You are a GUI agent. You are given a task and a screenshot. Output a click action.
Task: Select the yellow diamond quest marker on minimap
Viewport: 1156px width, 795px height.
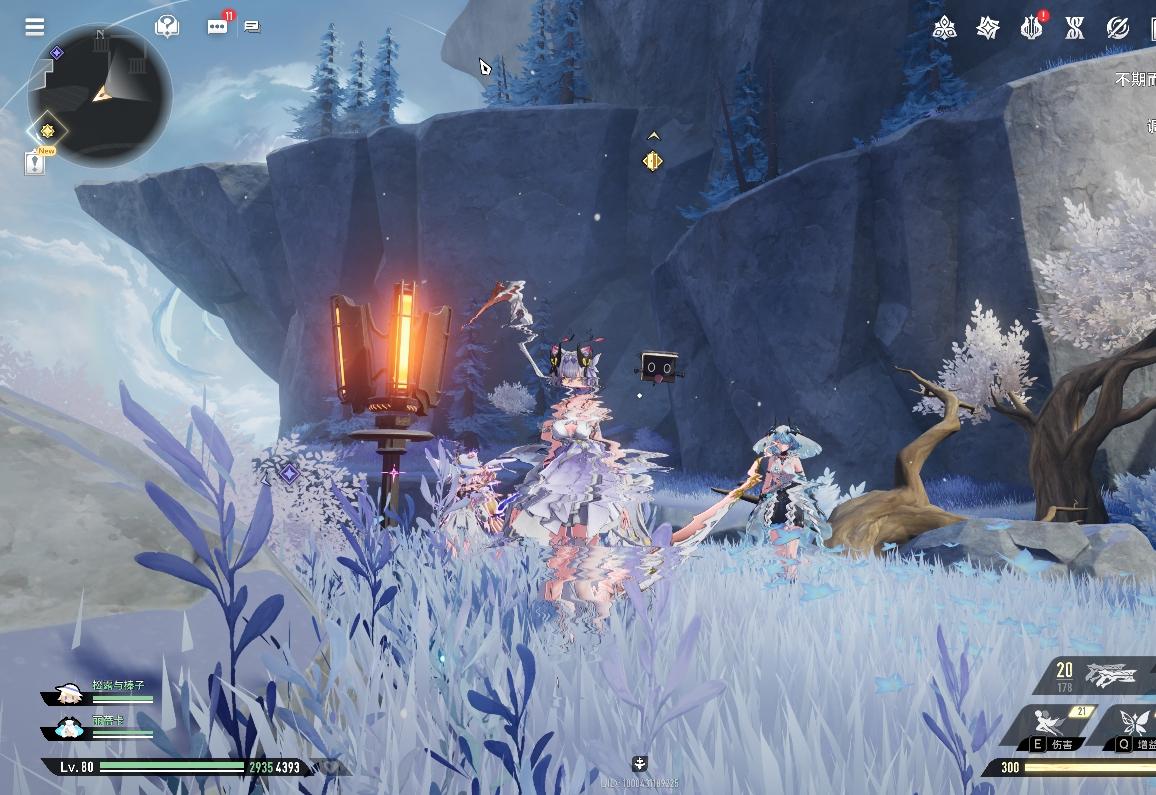coord(46,130)
